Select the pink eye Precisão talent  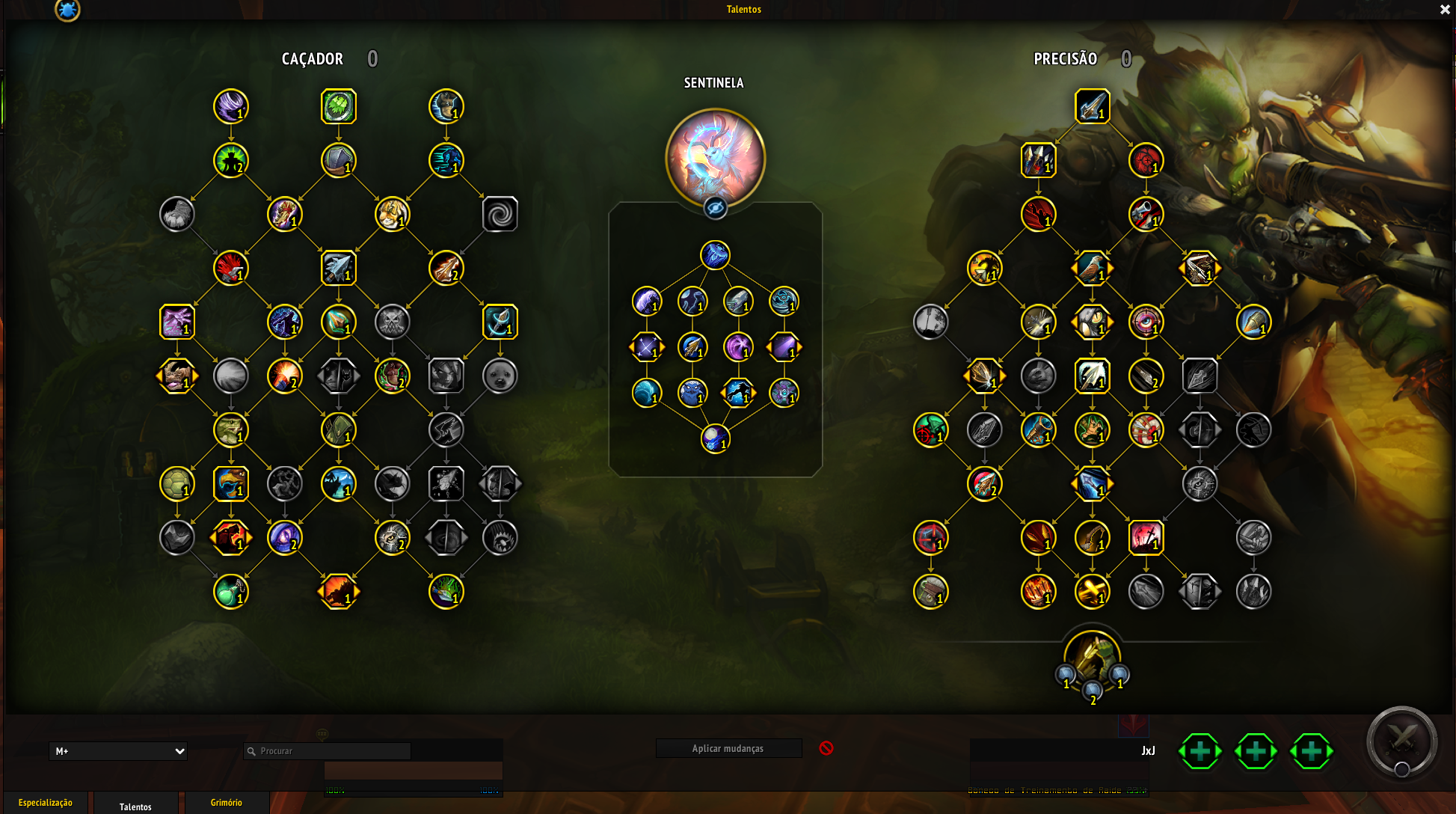[x=1146, y=322]
